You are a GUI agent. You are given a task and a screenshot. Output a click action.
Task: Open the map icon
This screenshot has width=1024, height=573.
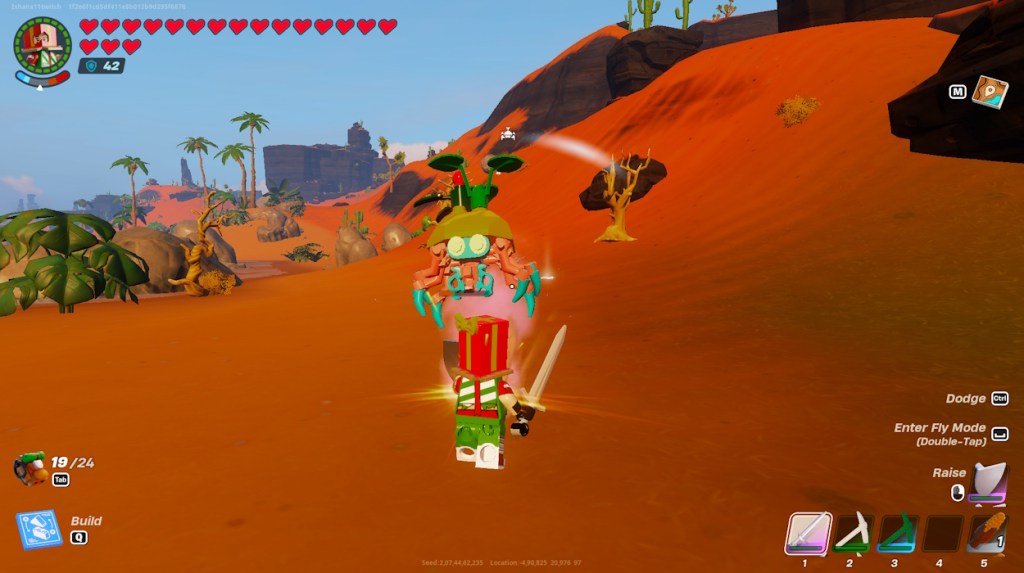click(x=989, y=92)
